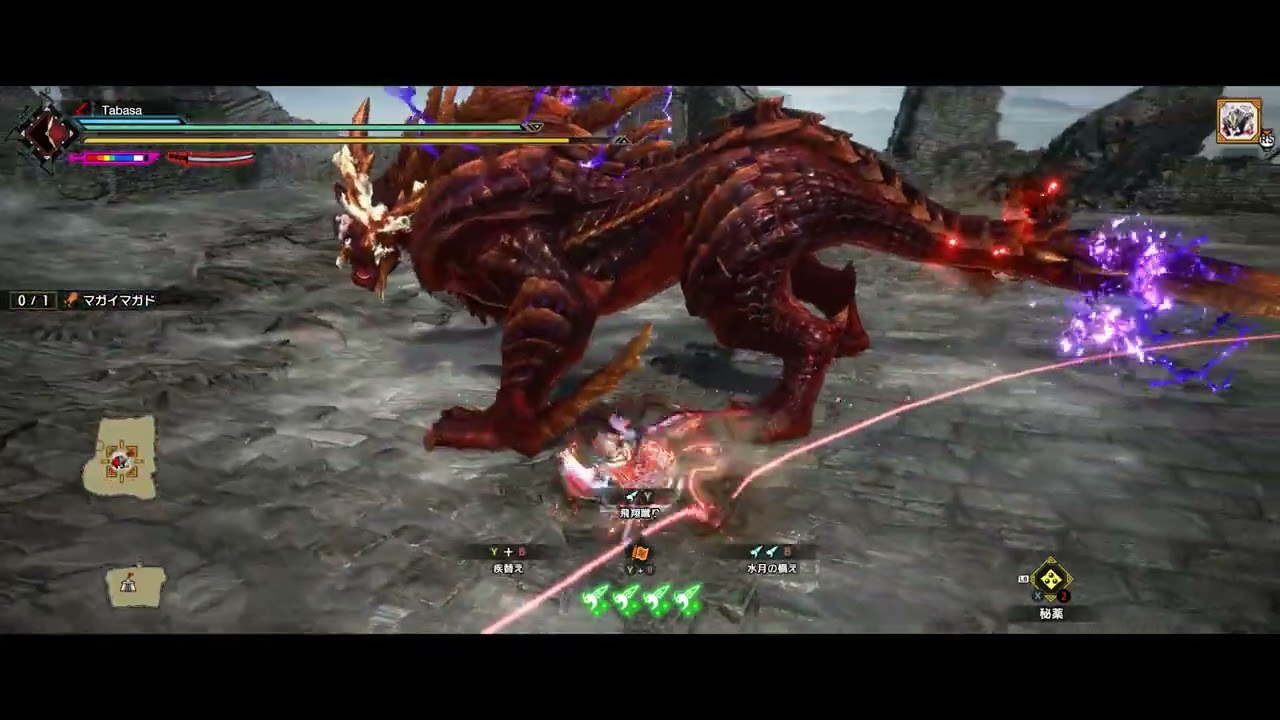The image size is (1280, 720).
Task: Click the target monster portrait icon
Action: click(1238, 120)
